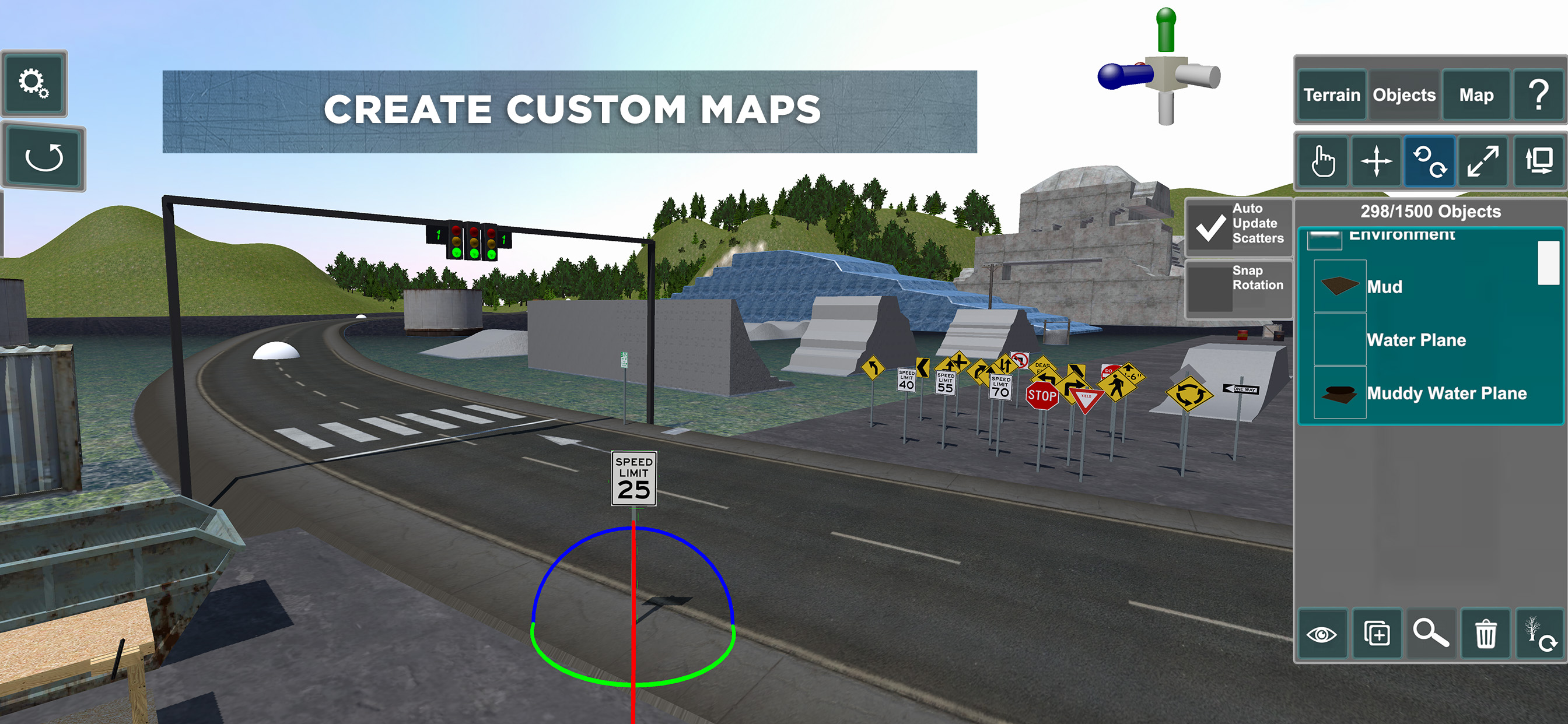Switch to the Terrain tab
This screenshot has height=724, width=1568.
(x=1331, y=95)
